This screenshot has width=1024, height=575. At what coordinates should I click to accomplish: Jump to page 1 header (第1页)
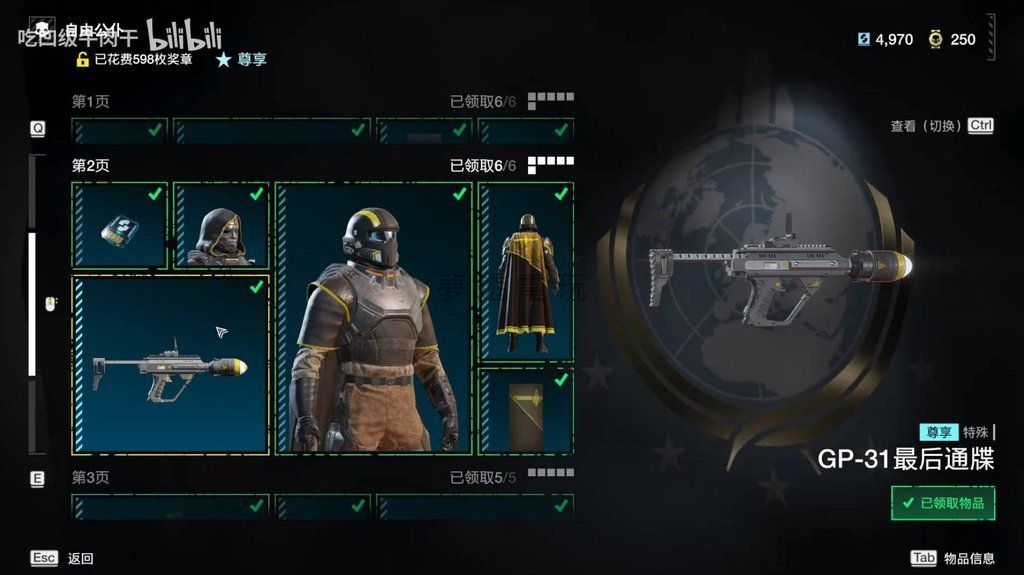91,102
